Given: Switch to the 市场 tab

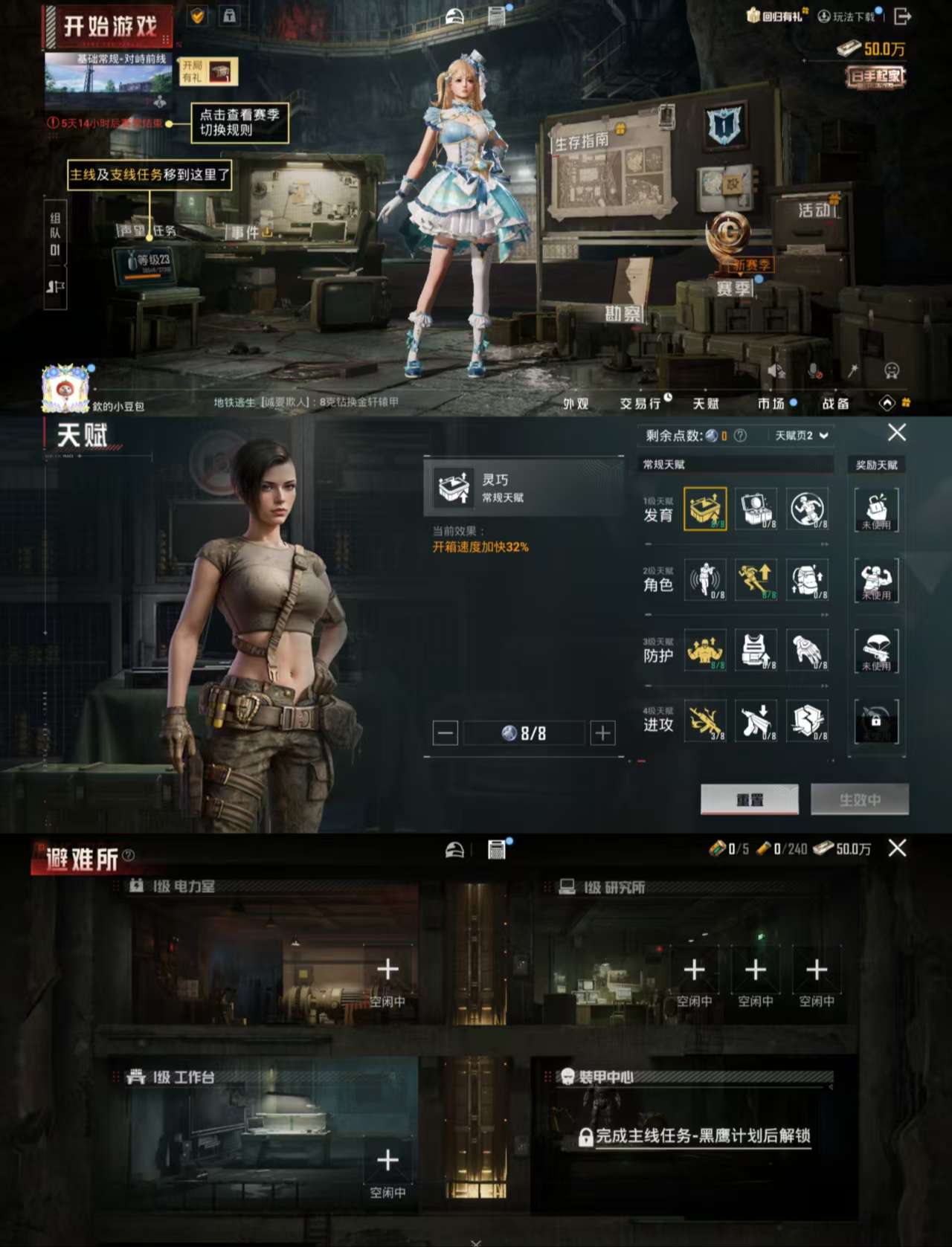Looking at the screenshot, I should pyautogui.click(x=772, y=404).
